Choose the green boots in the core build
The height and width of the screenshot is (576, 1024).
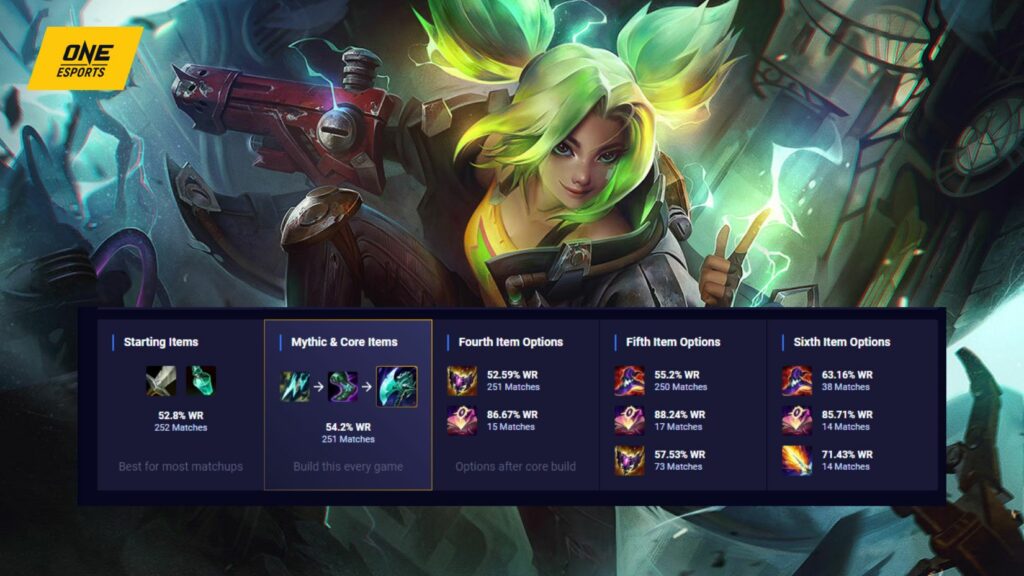click(343, 386)
